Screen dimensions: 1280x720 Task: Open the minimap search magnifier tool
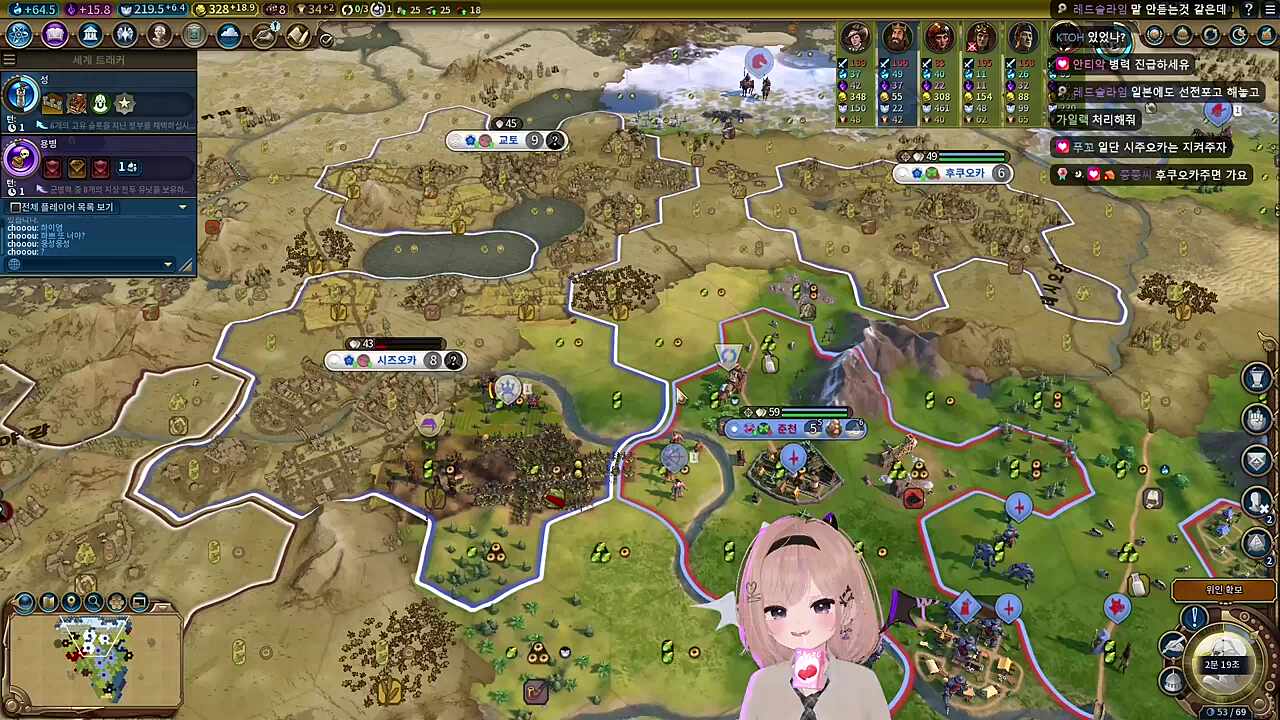[94, 602]
